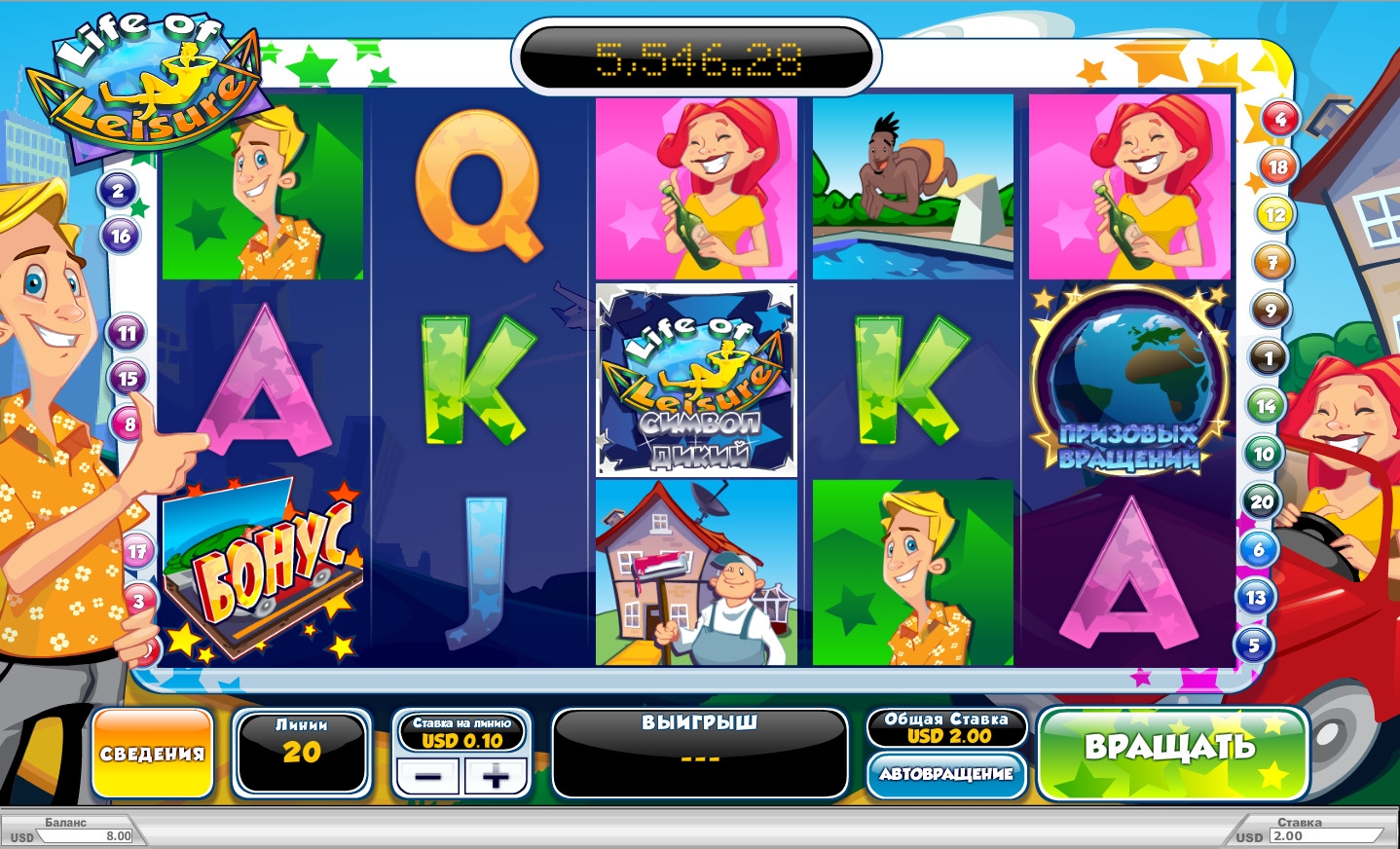Viewport: 1400px width, 849px height.
Task: Choose payline 12 yellow marker
Action: 1275,215
